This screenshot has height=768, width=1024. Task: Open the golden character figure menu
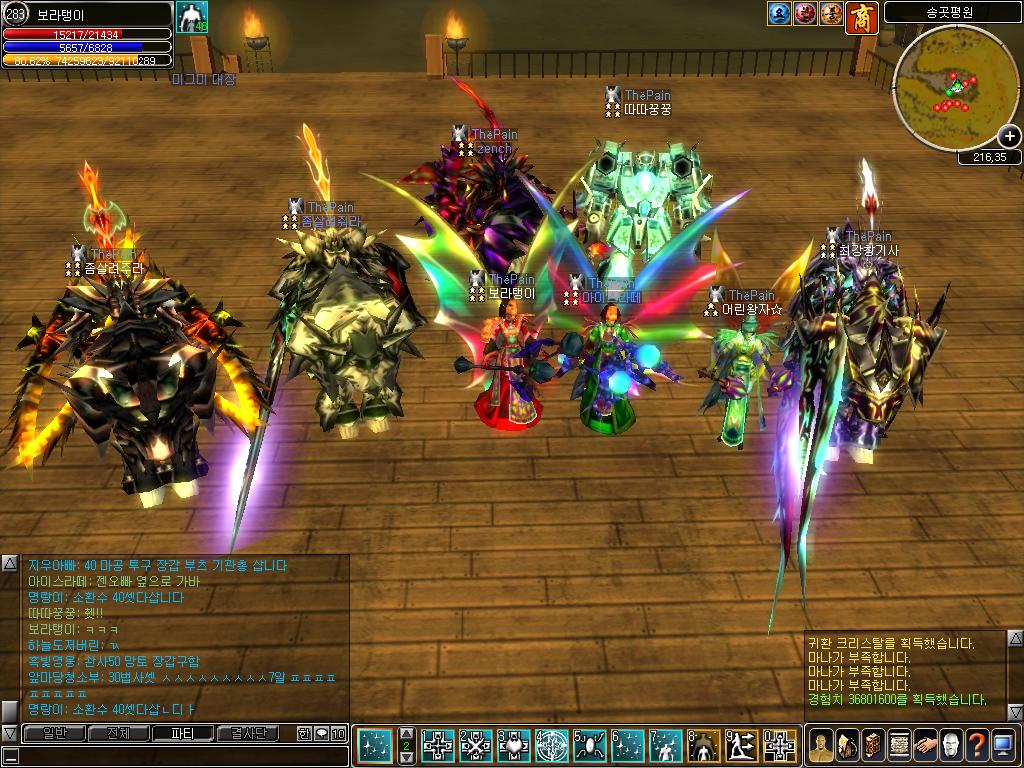pyautogui.click(x=821, y=746)
